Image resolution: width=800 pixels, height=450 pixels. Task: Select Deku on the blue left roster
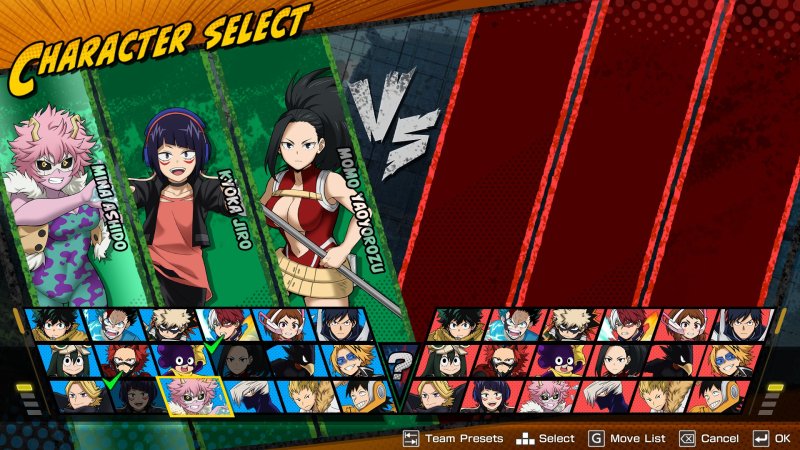(54, 324)
